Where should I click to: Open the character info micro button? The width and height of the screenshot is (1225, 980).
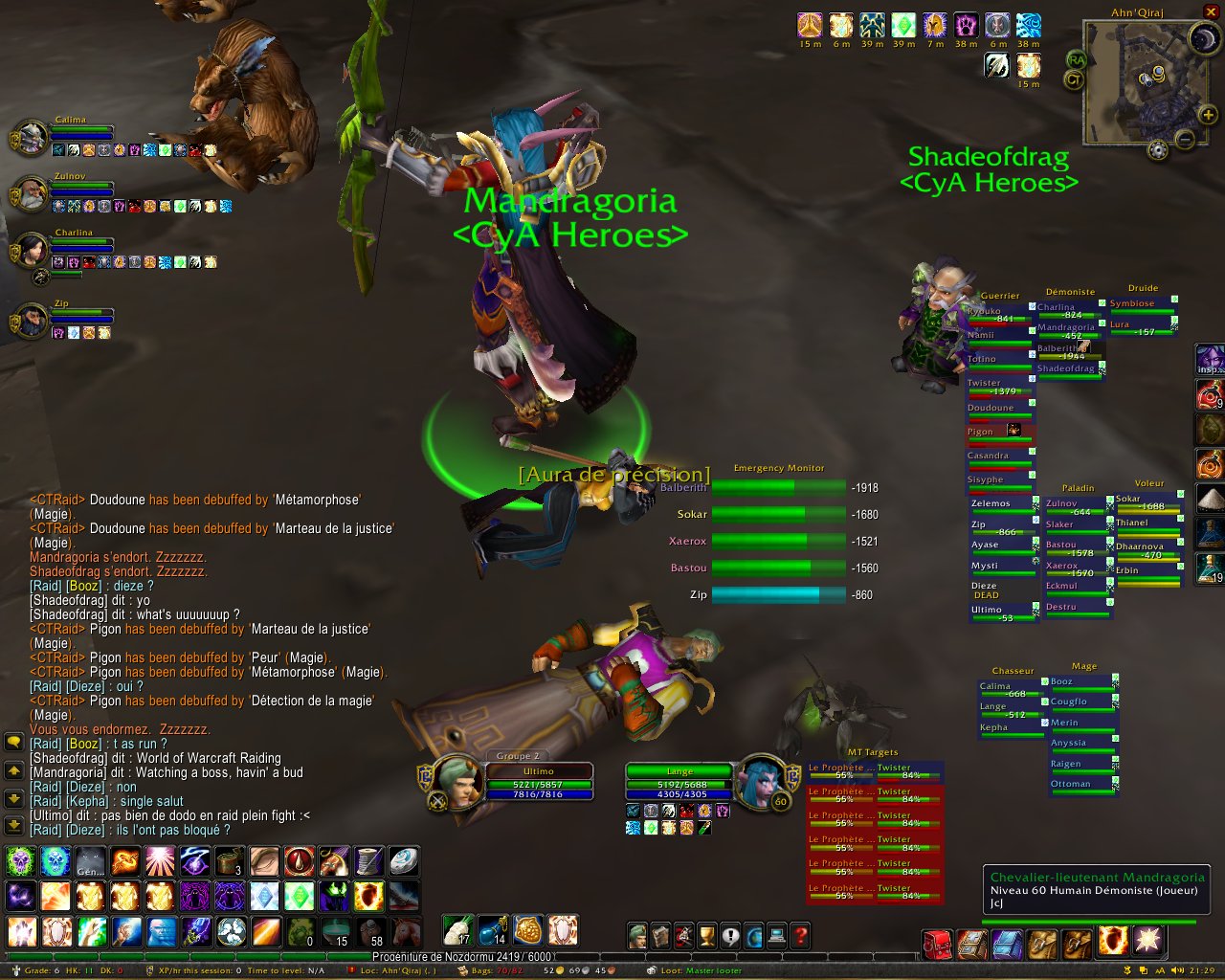pos(638,936)
